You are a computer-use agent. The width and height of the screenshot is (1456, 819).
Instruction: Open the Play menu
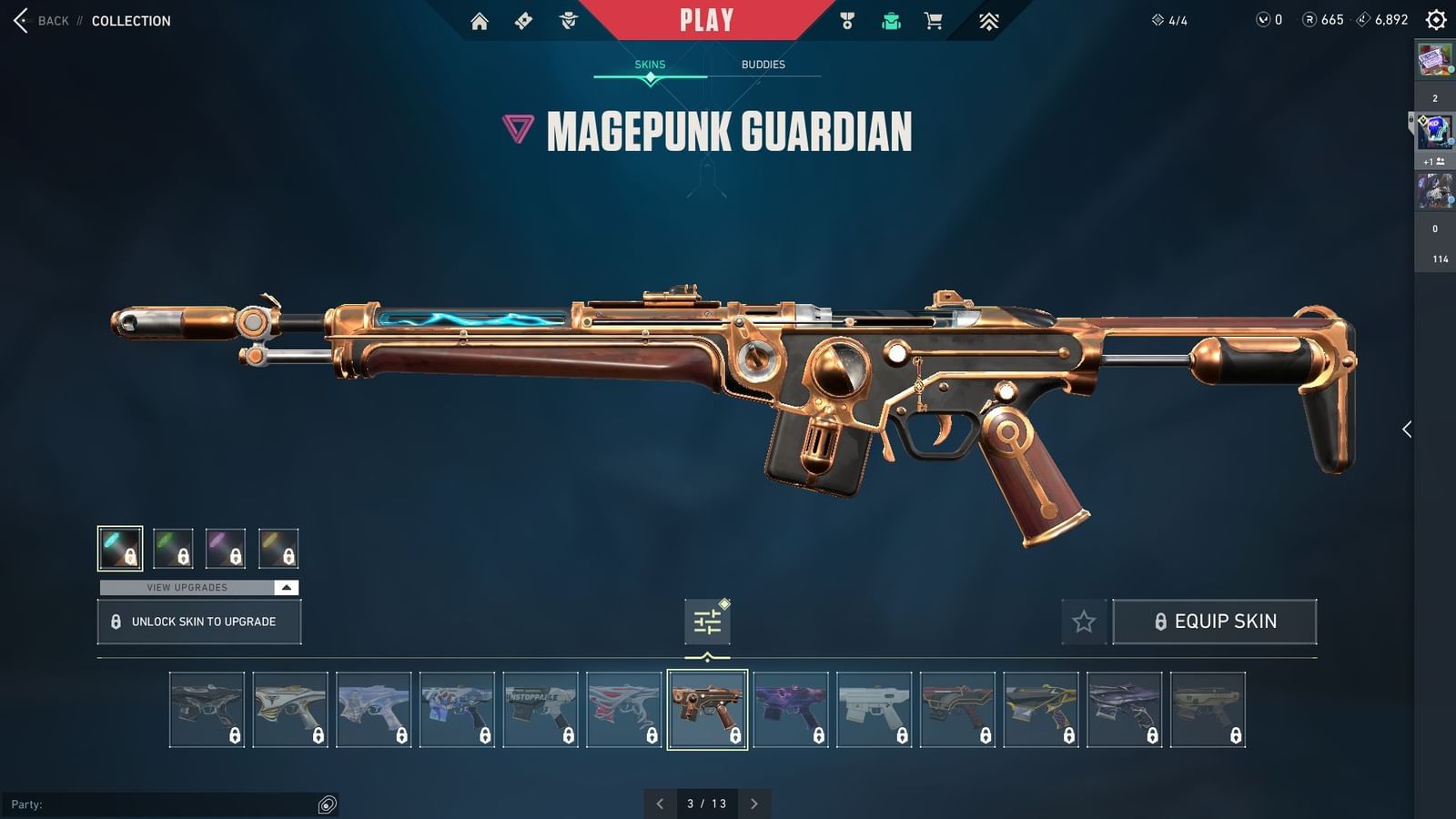coord(705,18)
